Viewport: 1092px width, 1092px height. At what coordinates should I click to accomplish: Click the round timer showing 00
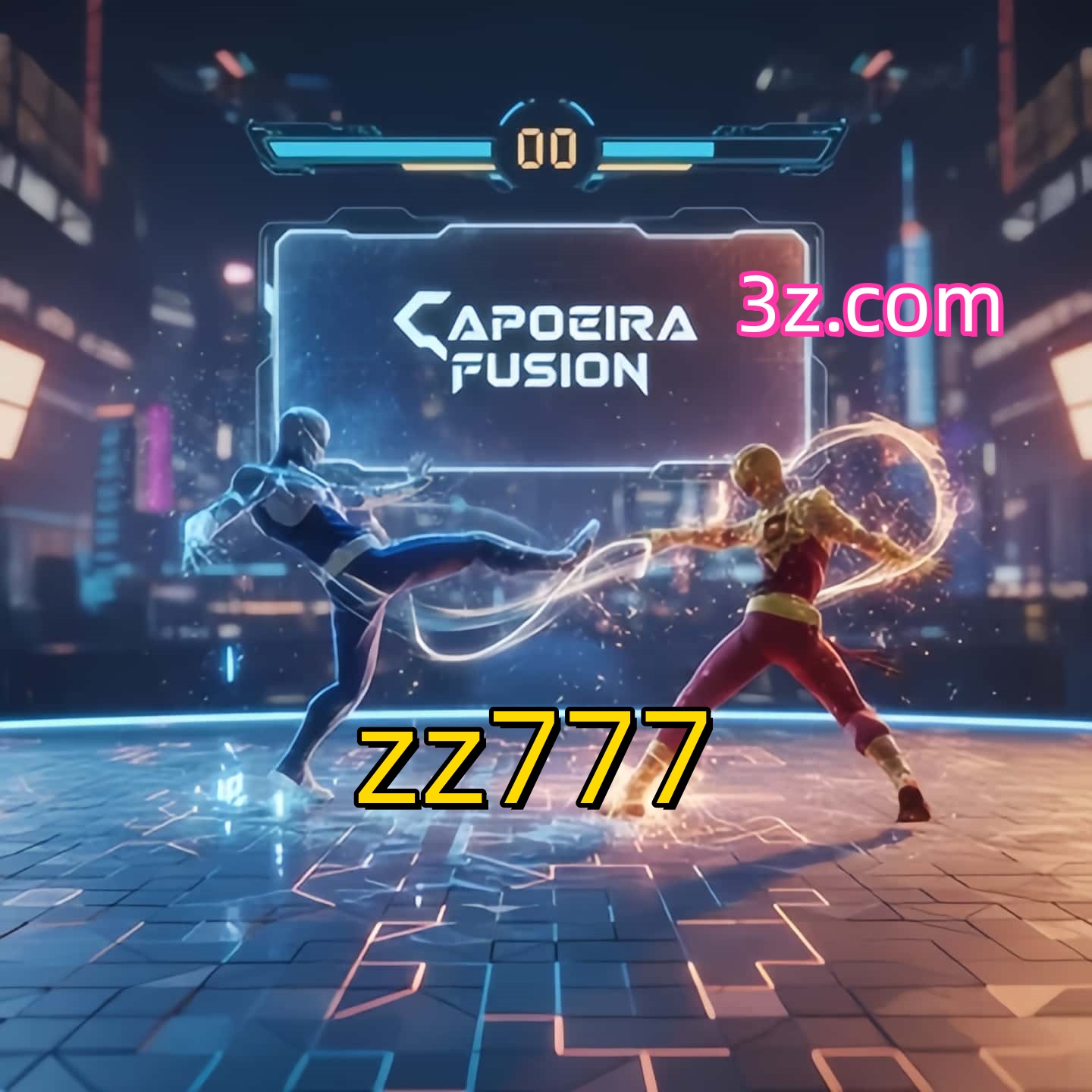click(x=548, y=149)
